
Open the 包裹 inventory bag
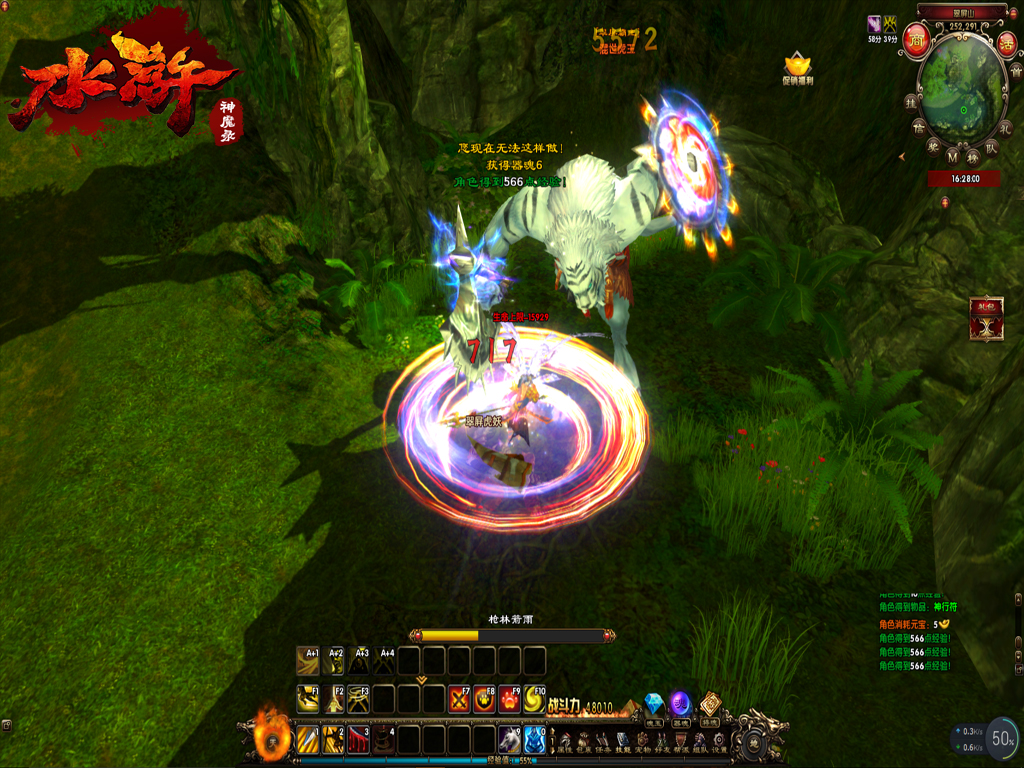[x=585, y=743]
